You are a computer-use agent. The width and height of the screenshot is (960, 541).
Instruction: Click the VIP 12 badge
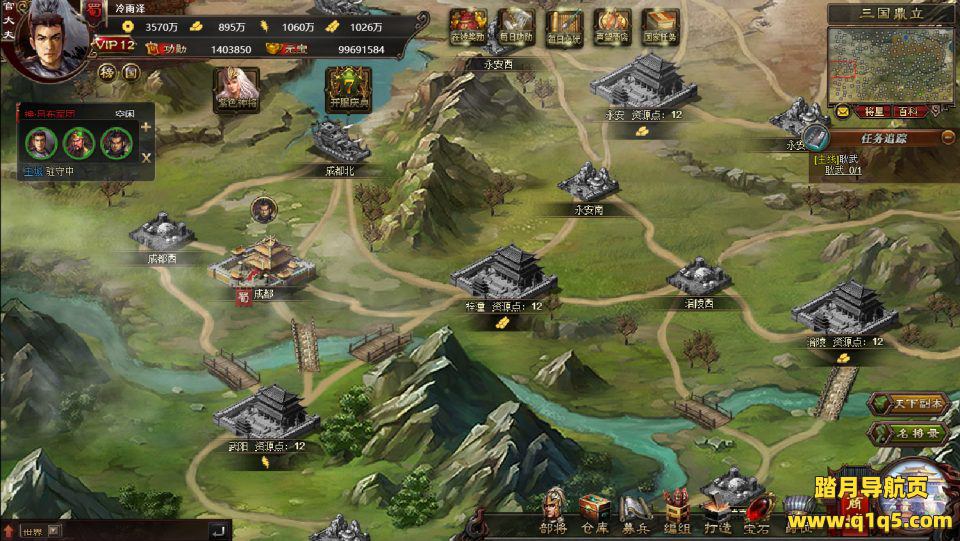[113, 45]
